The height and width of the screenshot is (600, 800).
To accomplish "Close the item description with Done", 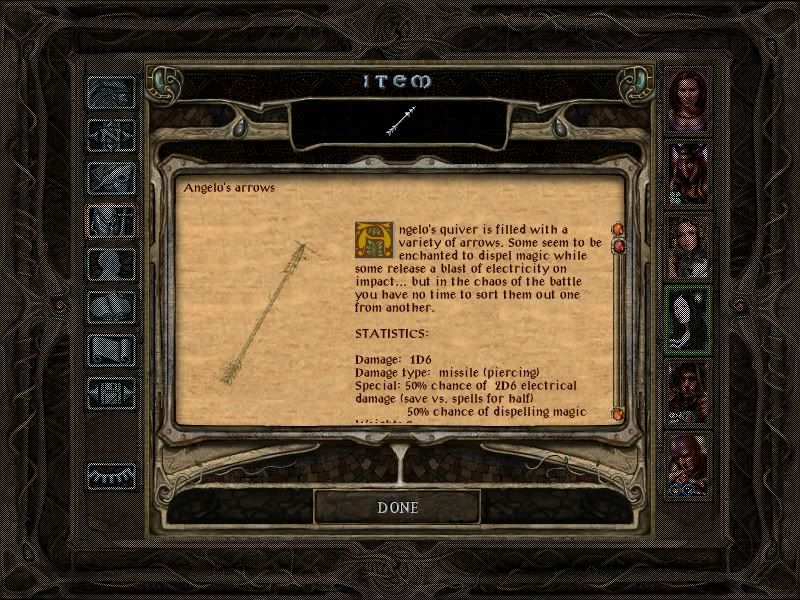I will tap(397, 507).
